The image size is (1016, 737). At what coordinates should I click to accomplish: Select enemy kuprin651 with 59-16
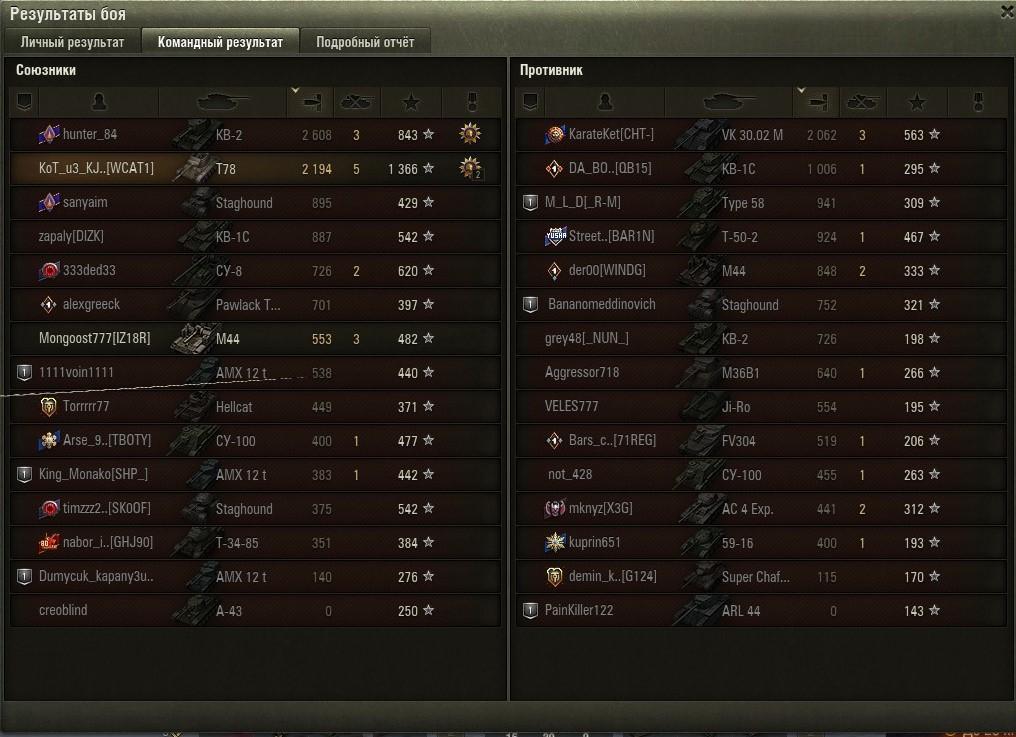pyautogui.click(x=595, y=543)
